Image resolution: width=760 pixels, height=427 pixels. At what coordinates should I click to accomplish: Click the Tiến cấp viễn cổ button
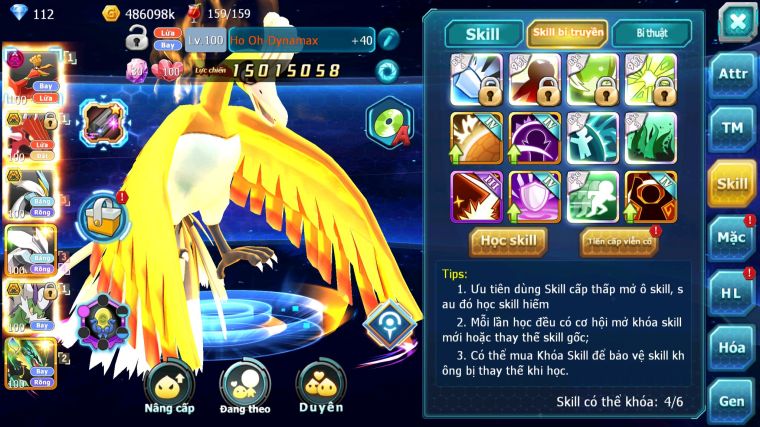618,241
